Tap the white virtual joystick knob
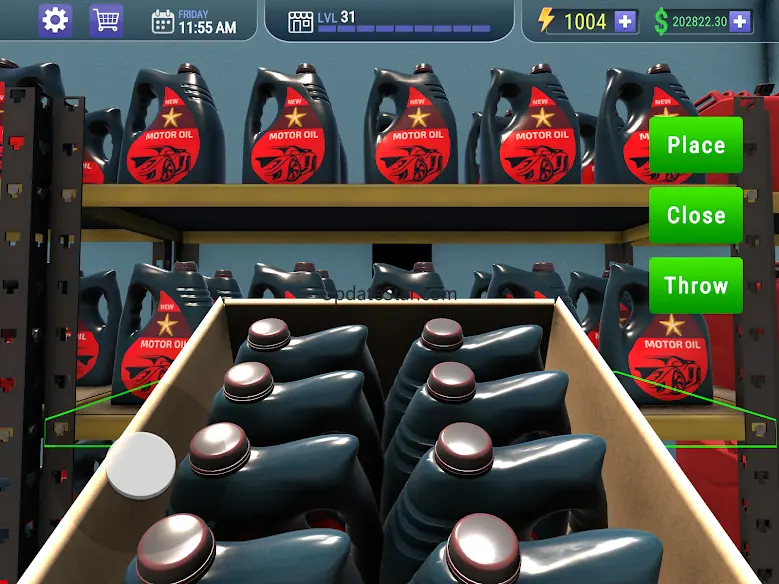This screenshot has width=779, height=584. [141, 465]
